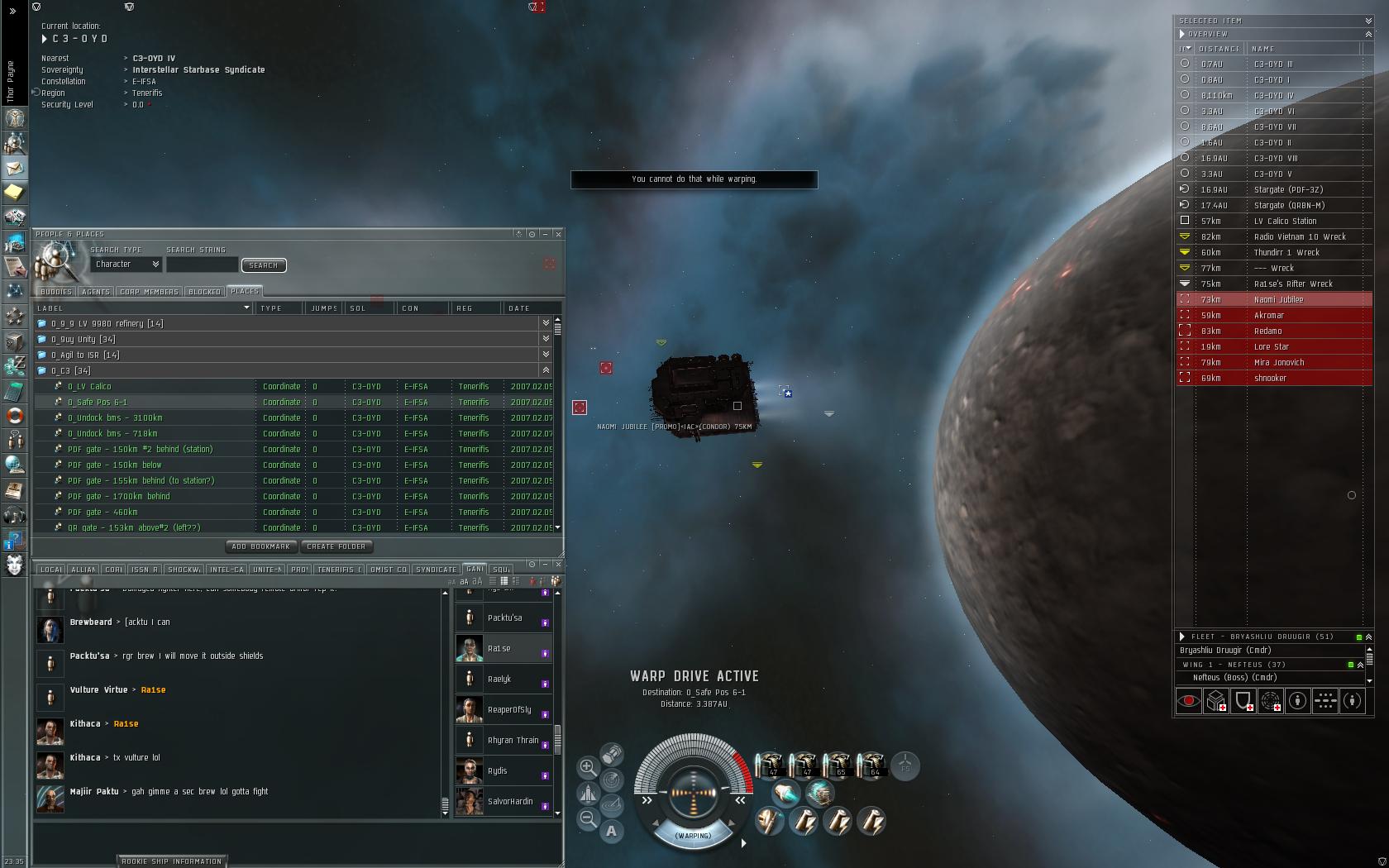Close the People & Places window

coord(558,234)
